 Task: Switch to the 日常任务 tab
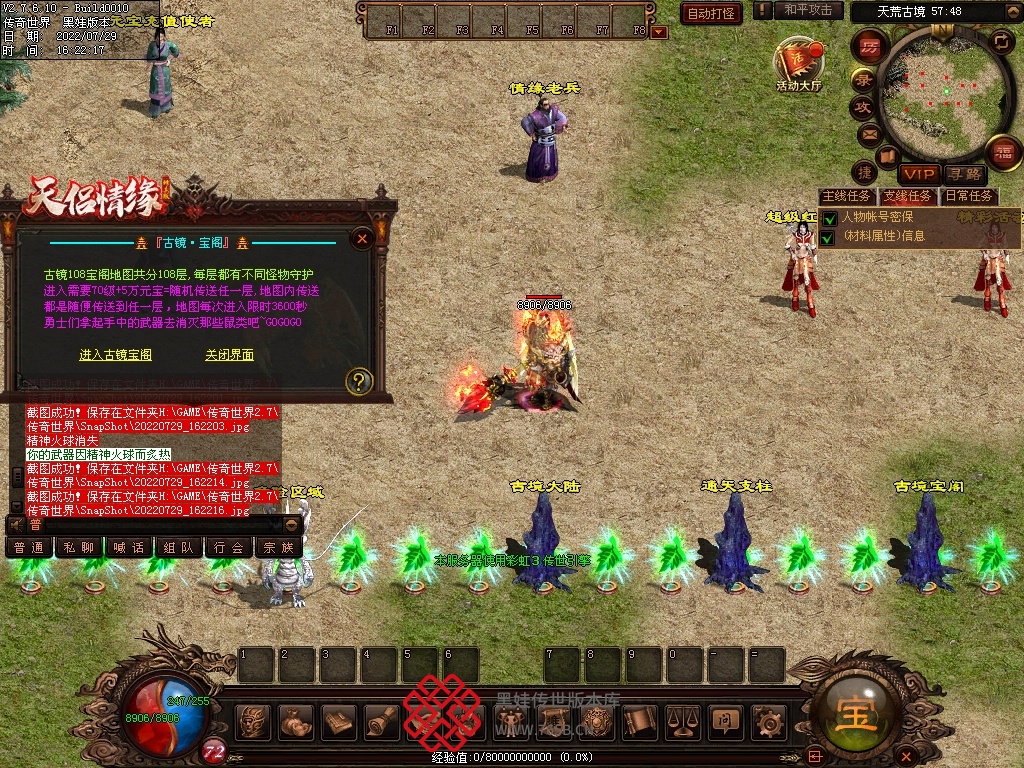pyautogui.click(x=970, y=196)
